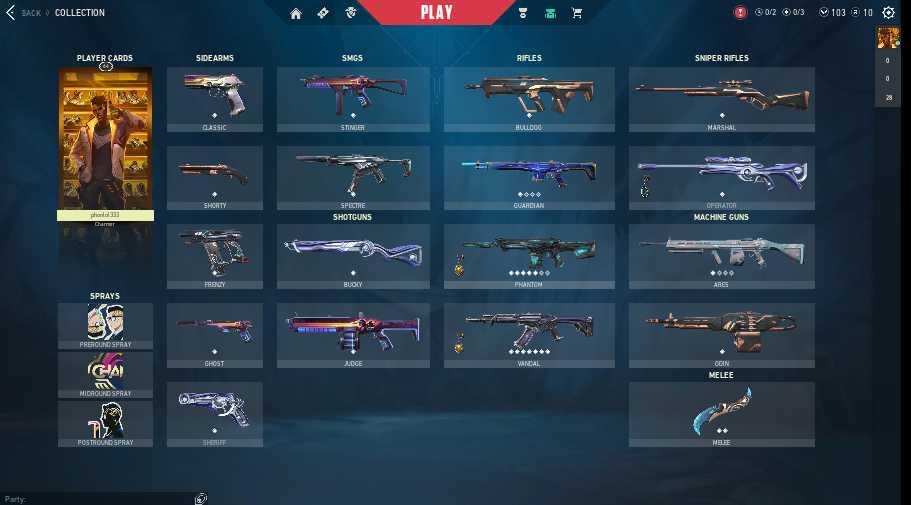This screenshot has height=505, width=911.
Task: Hit the red PLAY button
Action: [x=436, y=13]
